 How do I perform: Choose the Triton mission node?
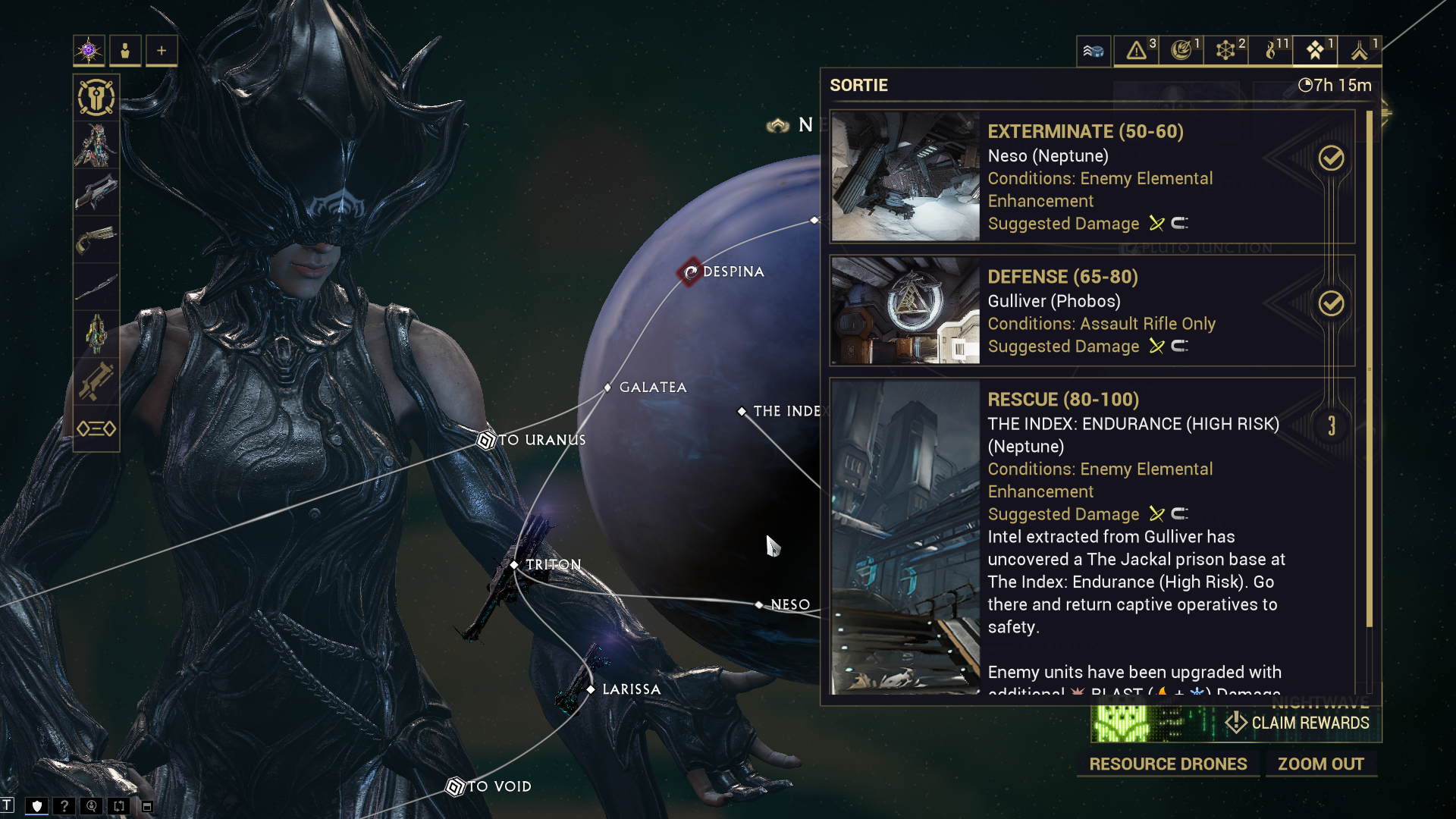515,565
